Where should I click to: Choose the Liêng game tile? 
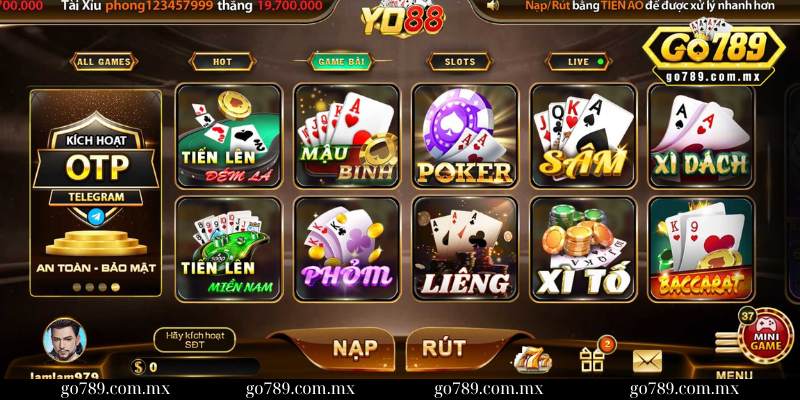tap(465, 248)
